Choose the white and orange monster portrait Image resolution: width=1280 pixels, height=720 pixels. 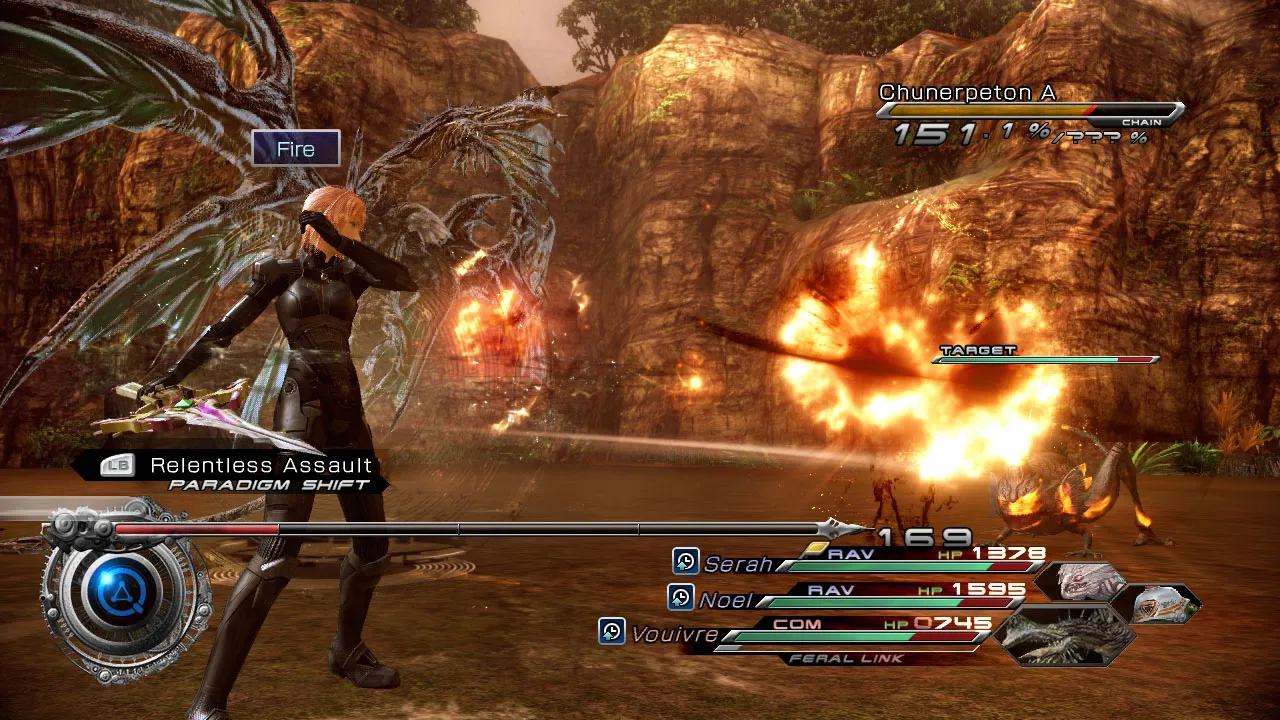point(1160,603)
